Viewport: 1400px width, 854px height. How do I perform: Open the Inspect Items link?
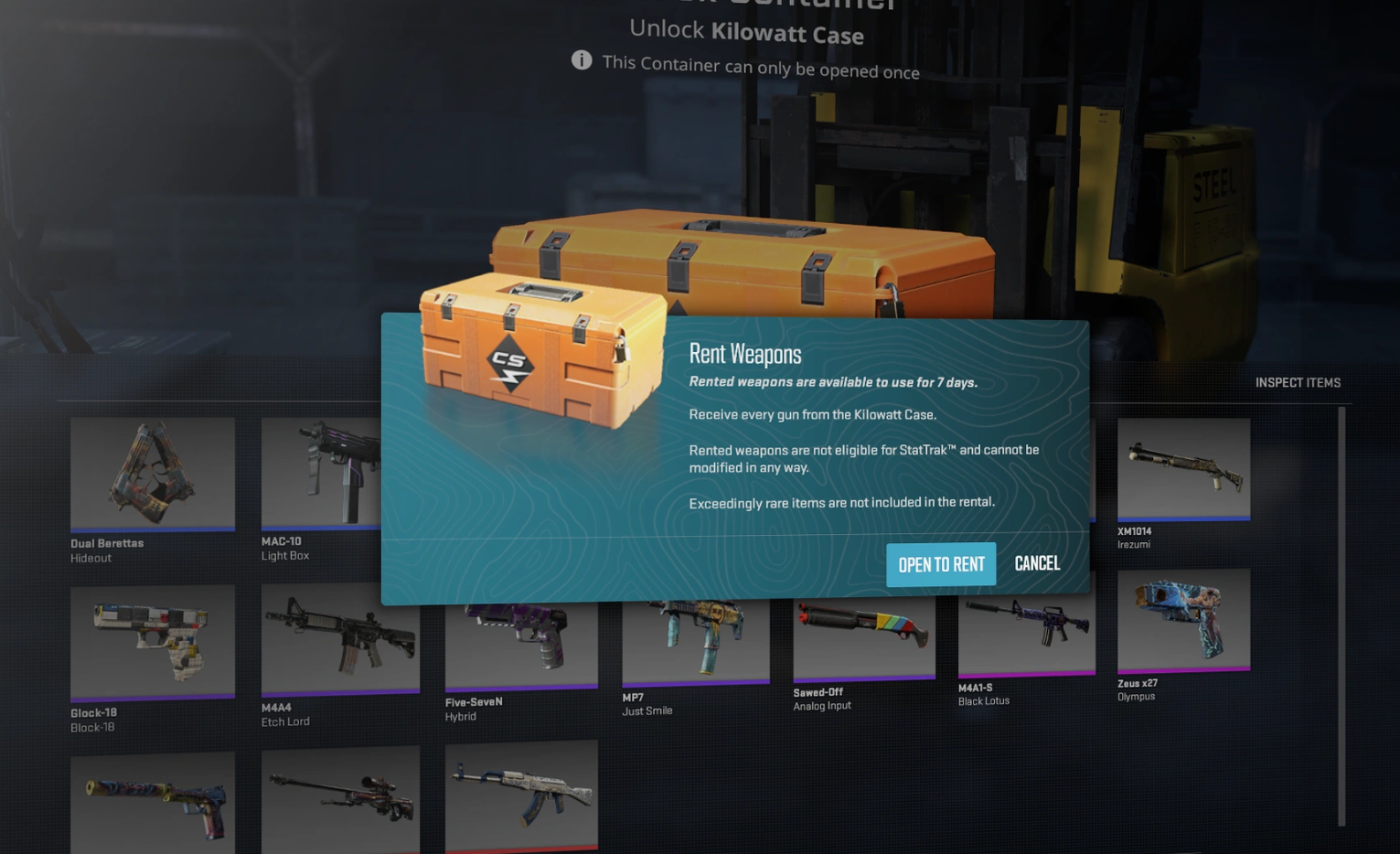(x=1297, y=383)
